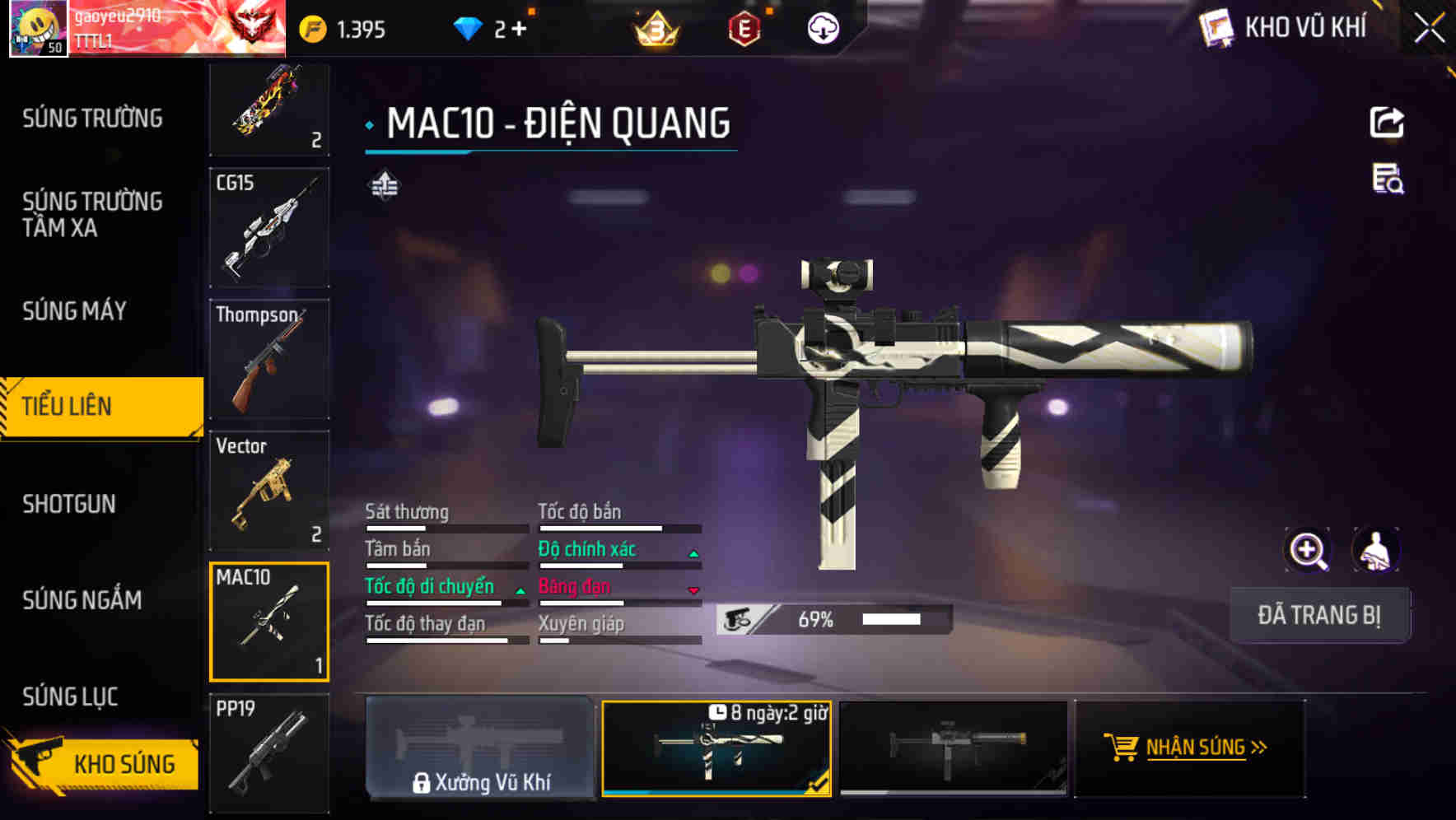Viewport: 1456px width, 820px height.
Task: Choose the Shotgun weapon category
Action: click(x=69, y=504)
